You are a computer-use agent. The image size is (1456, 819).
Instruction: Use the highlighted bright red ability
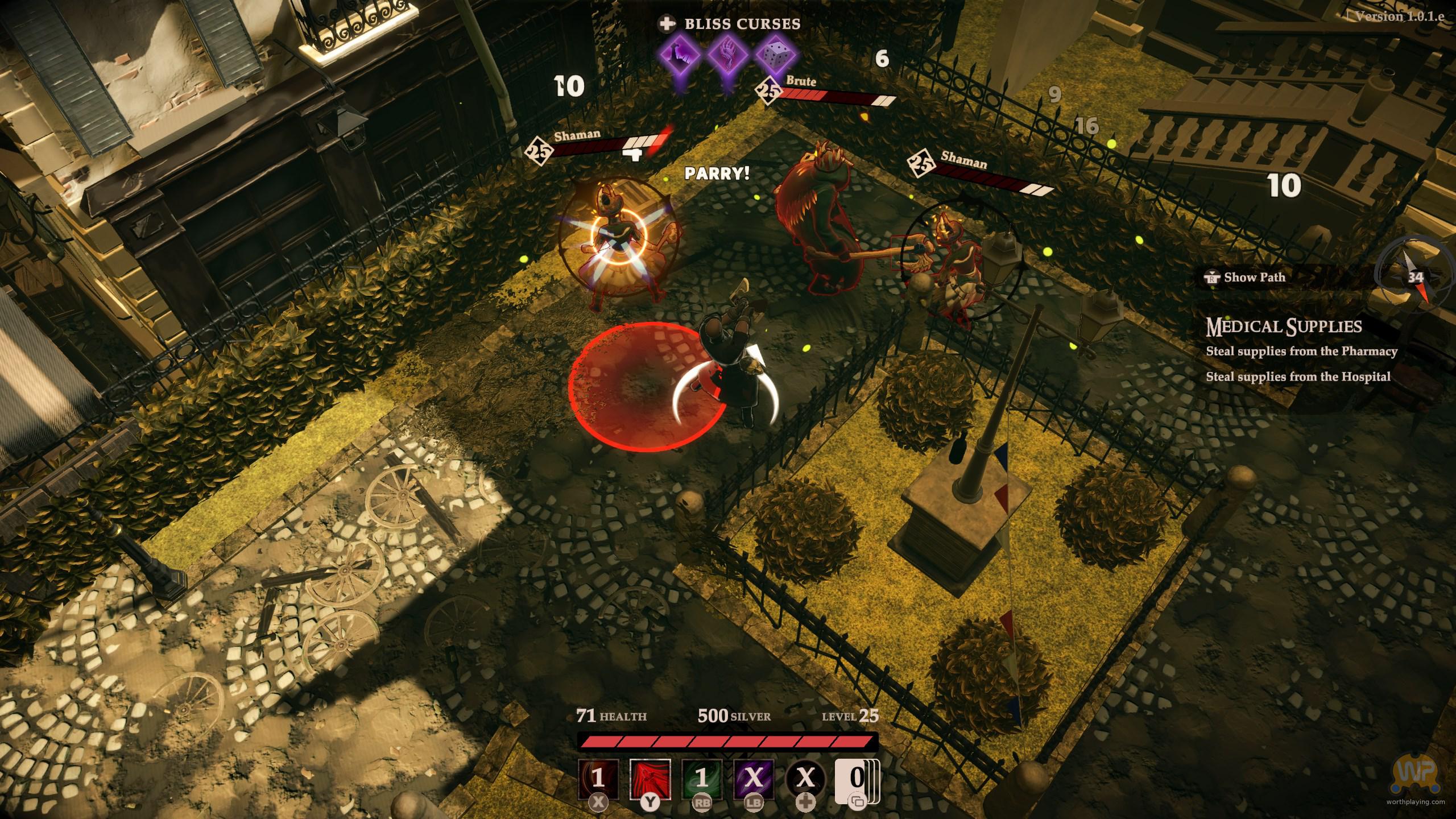650,779
